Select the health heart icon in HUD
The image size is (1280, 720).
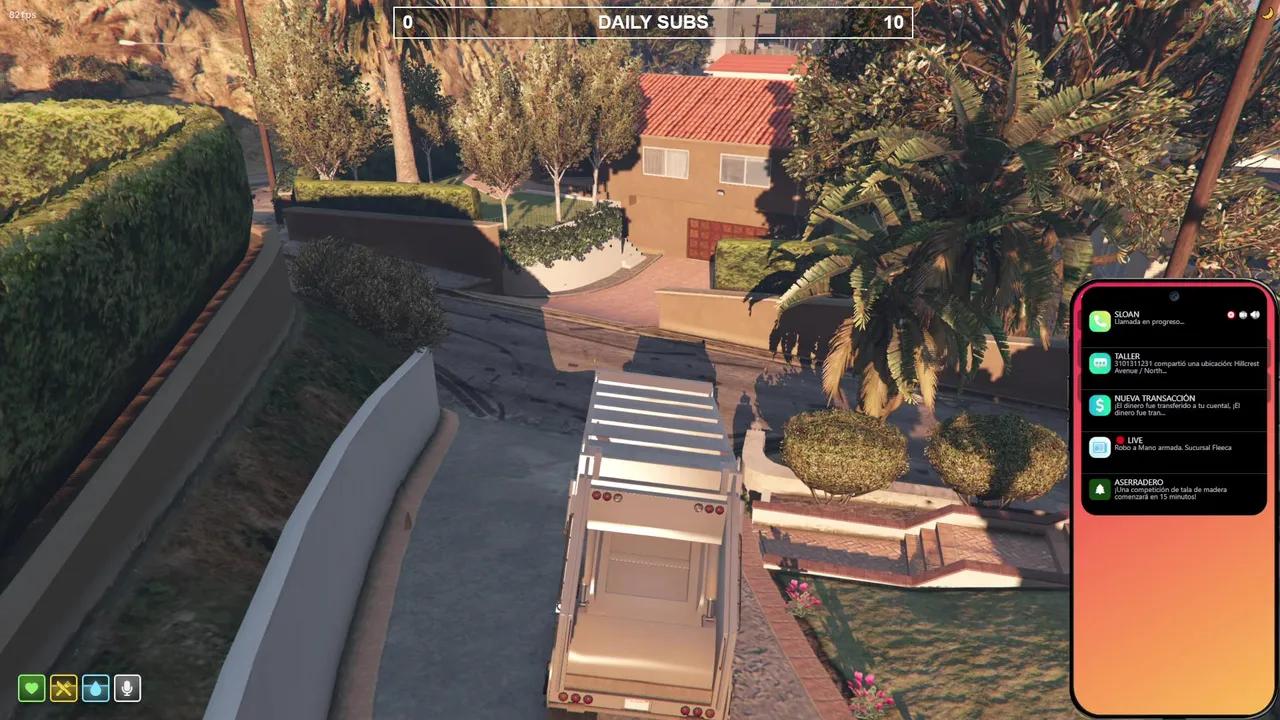click(33, 688)
